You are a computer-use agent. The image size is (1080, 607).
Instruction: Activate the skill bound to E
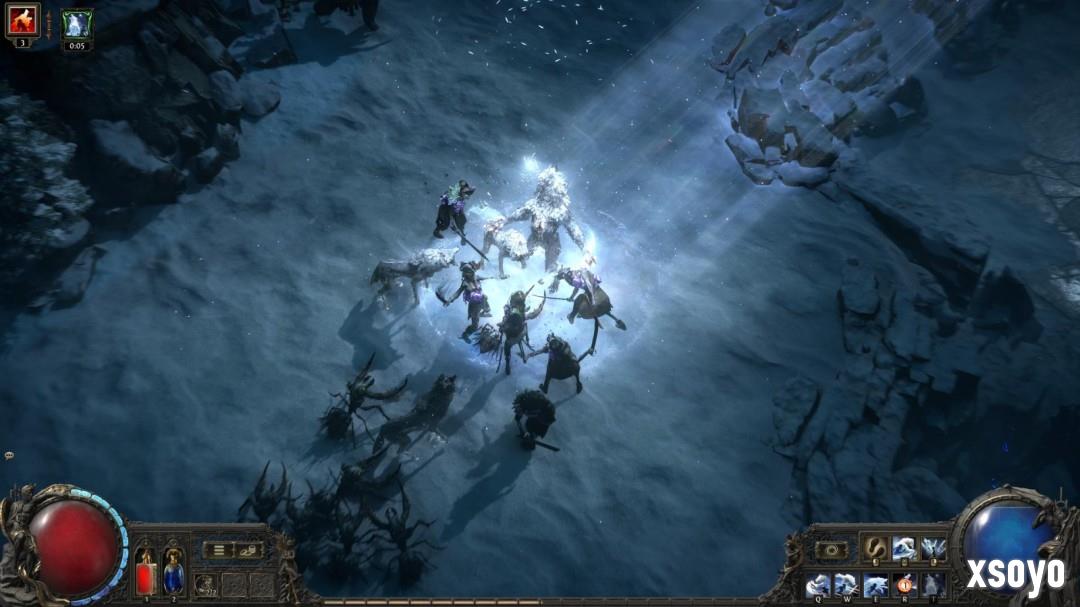click(875, 584)
